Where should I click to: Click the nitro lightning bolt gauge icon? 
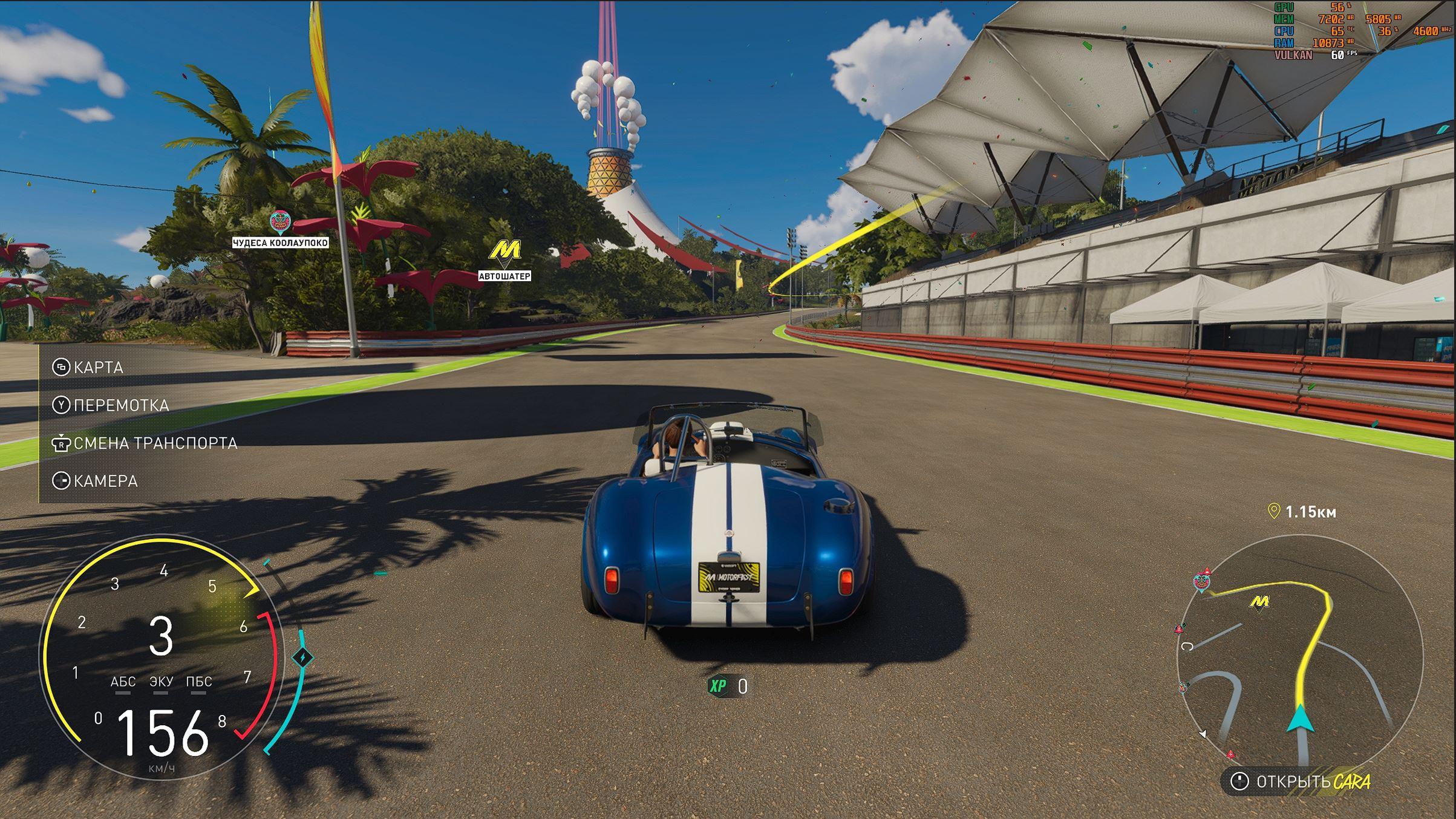pos(302,657)
